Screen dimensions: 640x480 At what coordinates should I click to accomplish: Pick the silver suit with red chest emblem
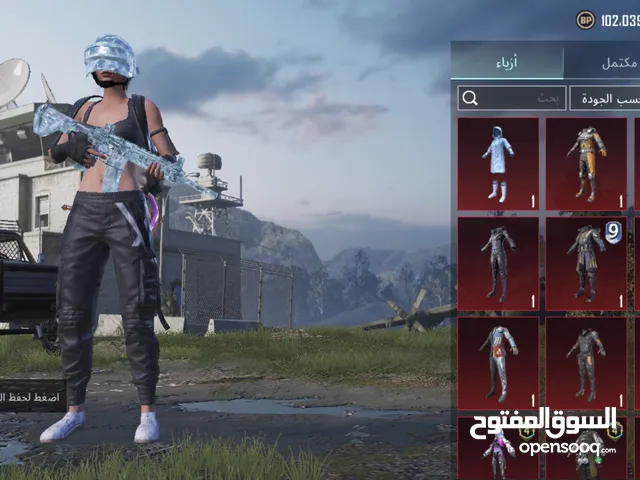(x=498, y=364)
